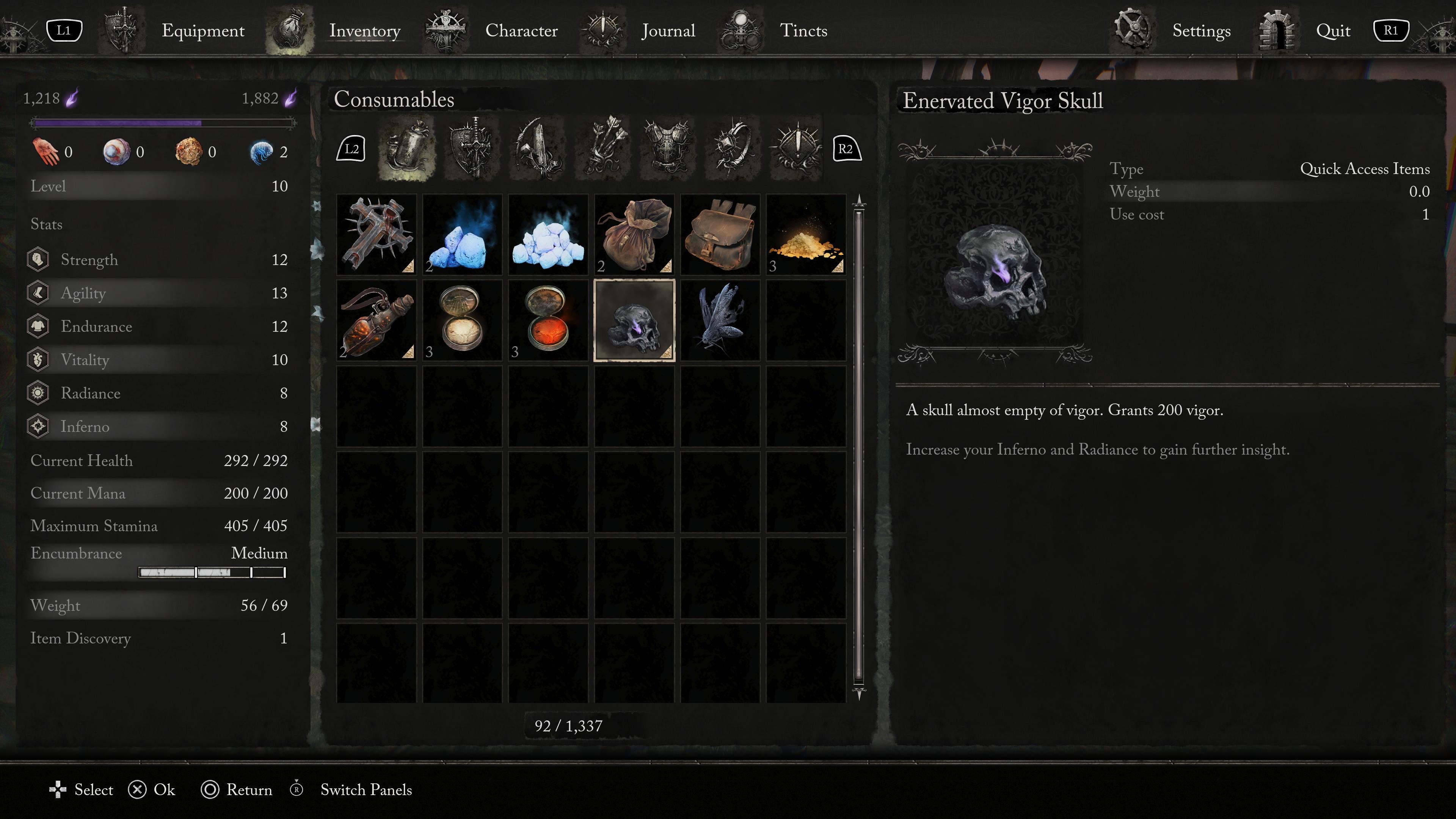
Task: Open the Settings menu
Action: [x=1200, y=30]
